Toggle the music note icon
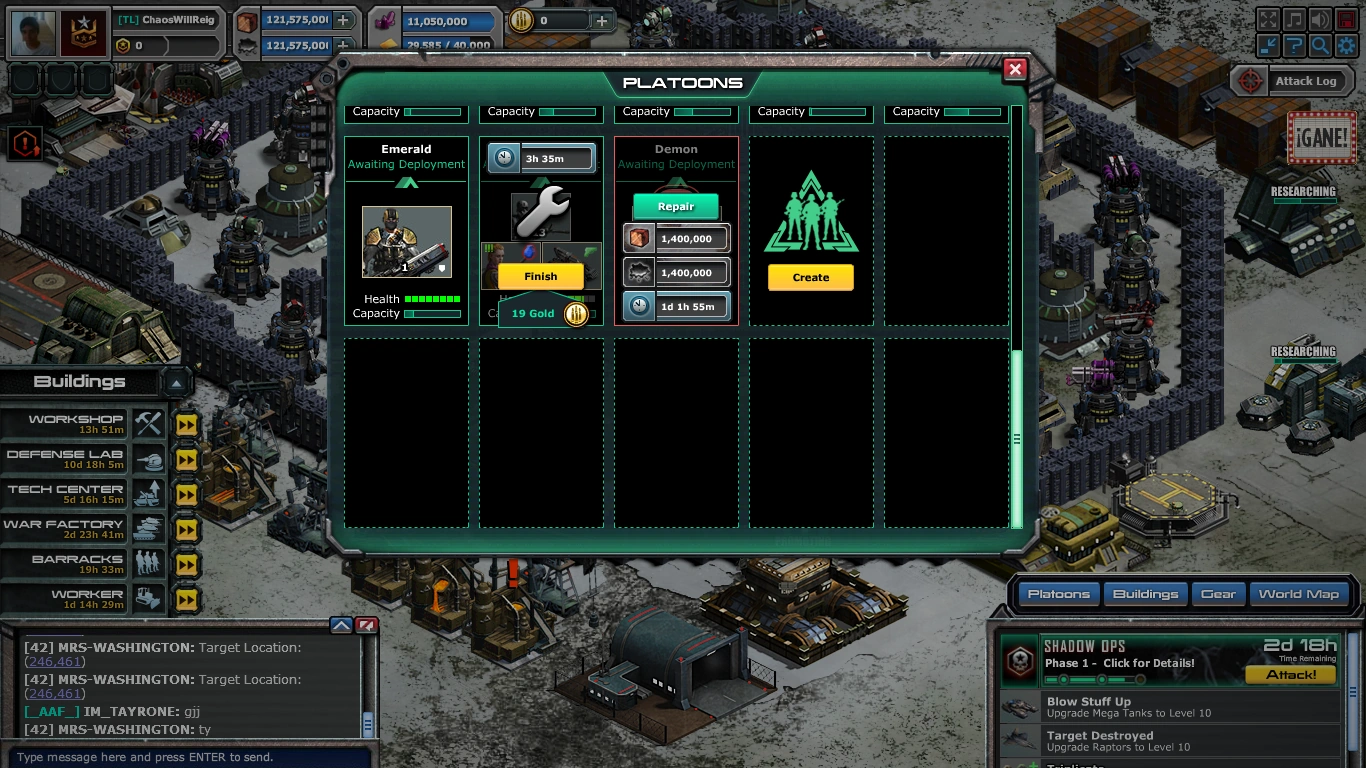 click(1294, 19)
